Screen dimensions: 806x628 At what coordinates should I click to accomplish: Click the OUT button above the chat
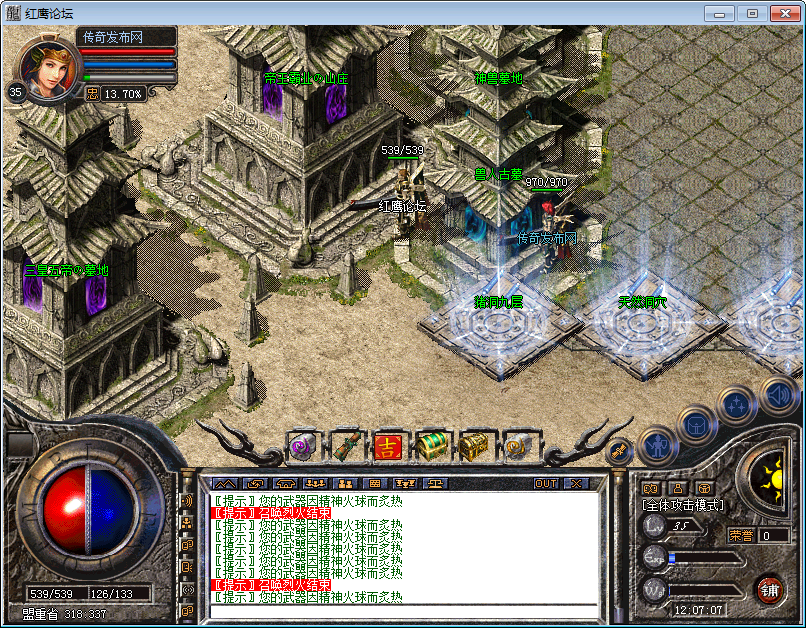pyautogui.click(x=545, y=483)
